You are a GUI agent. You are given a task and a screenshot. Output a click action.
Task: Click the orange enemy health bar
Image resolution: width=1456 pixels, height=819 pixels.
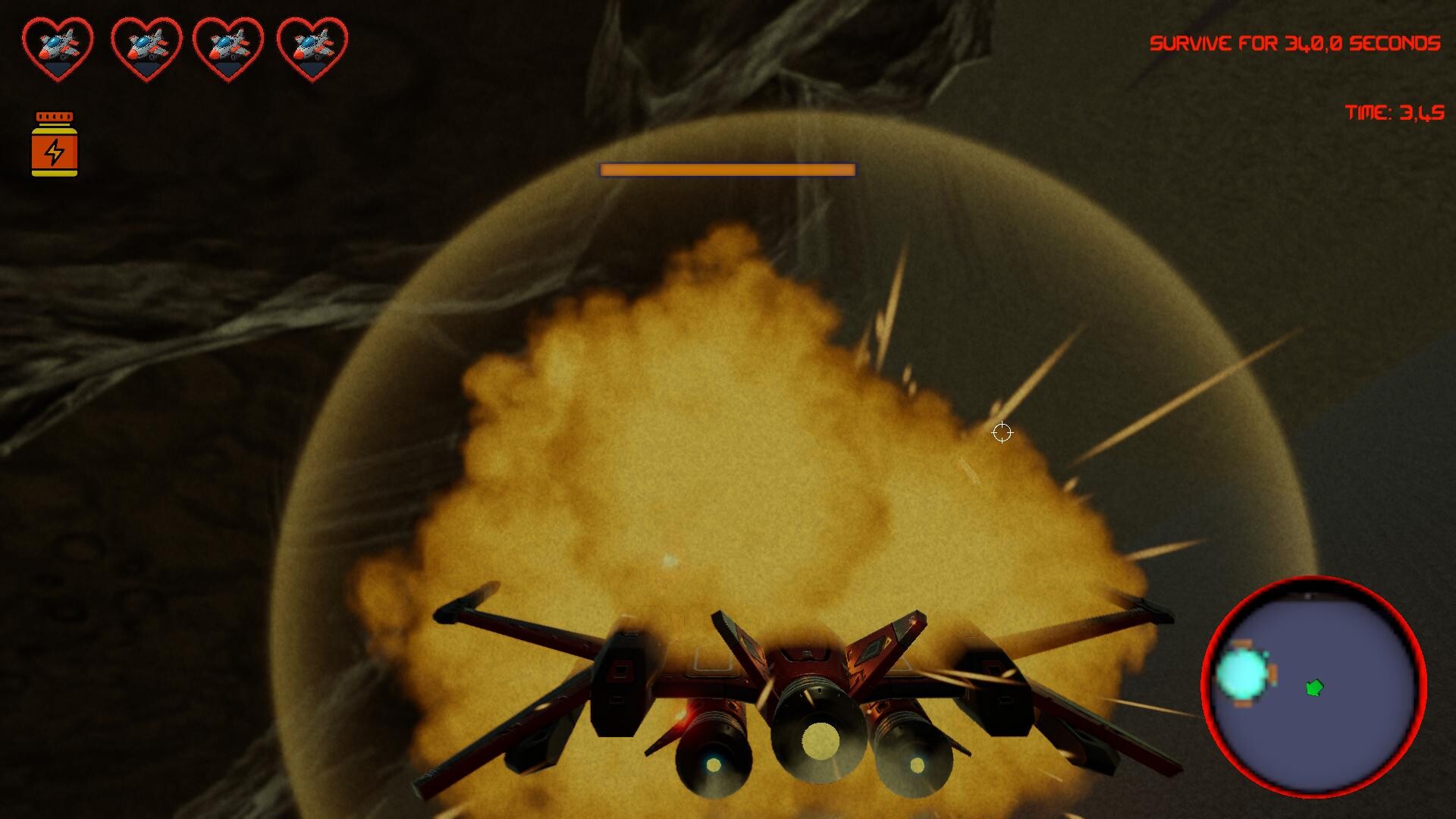click(x=726, y=170)
